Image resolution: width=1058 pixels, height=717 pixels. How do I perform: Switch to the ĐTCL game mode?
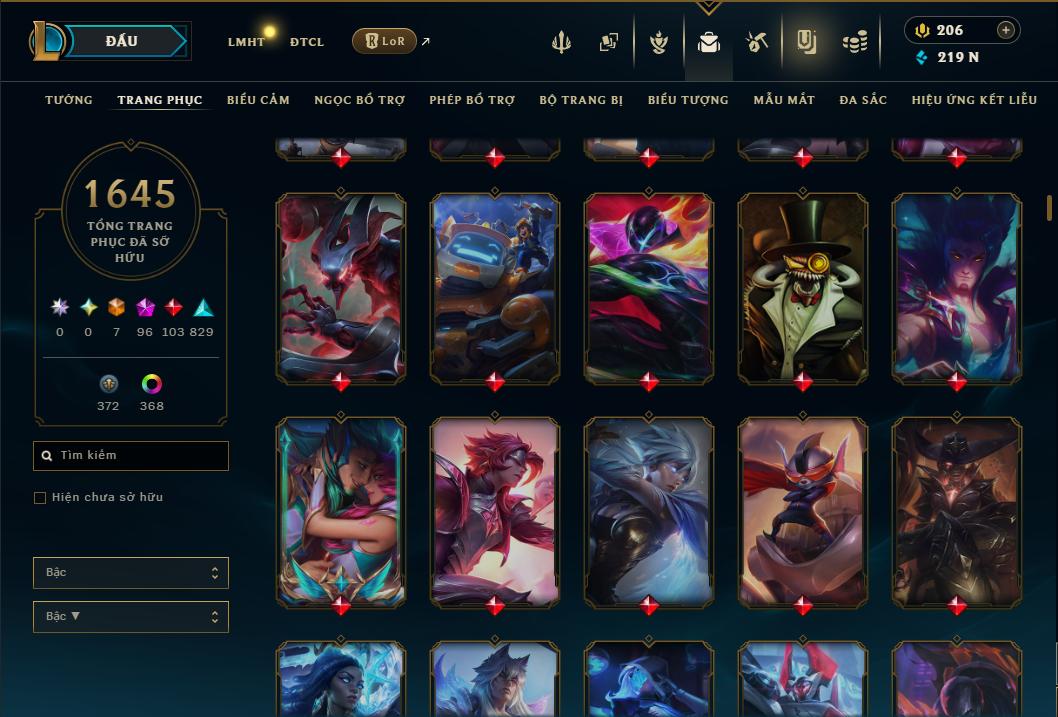(x=307, y=42)
